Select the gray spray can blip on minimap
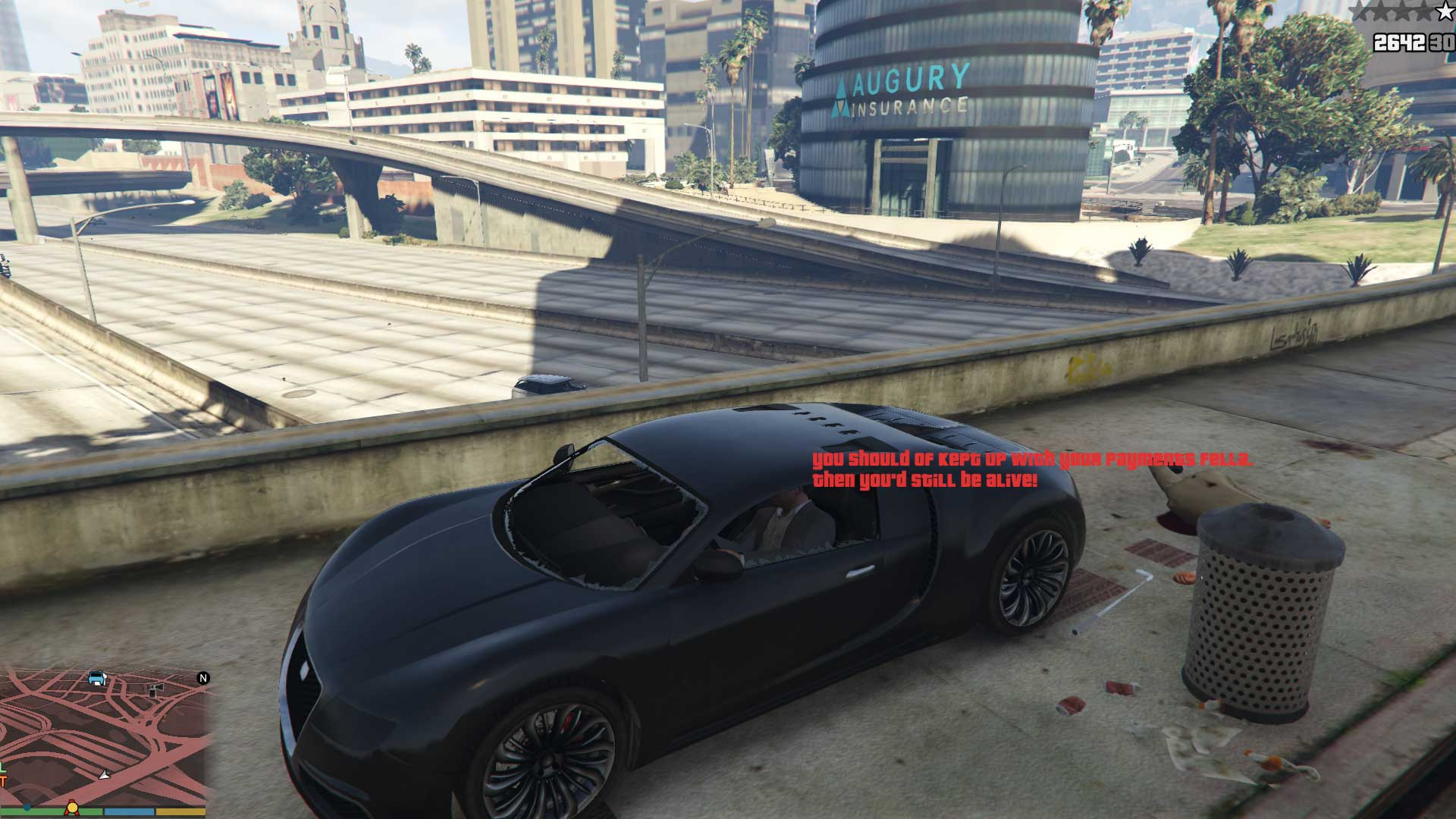Viewport: 1456px width, 819px height. (x=155, y=690)
